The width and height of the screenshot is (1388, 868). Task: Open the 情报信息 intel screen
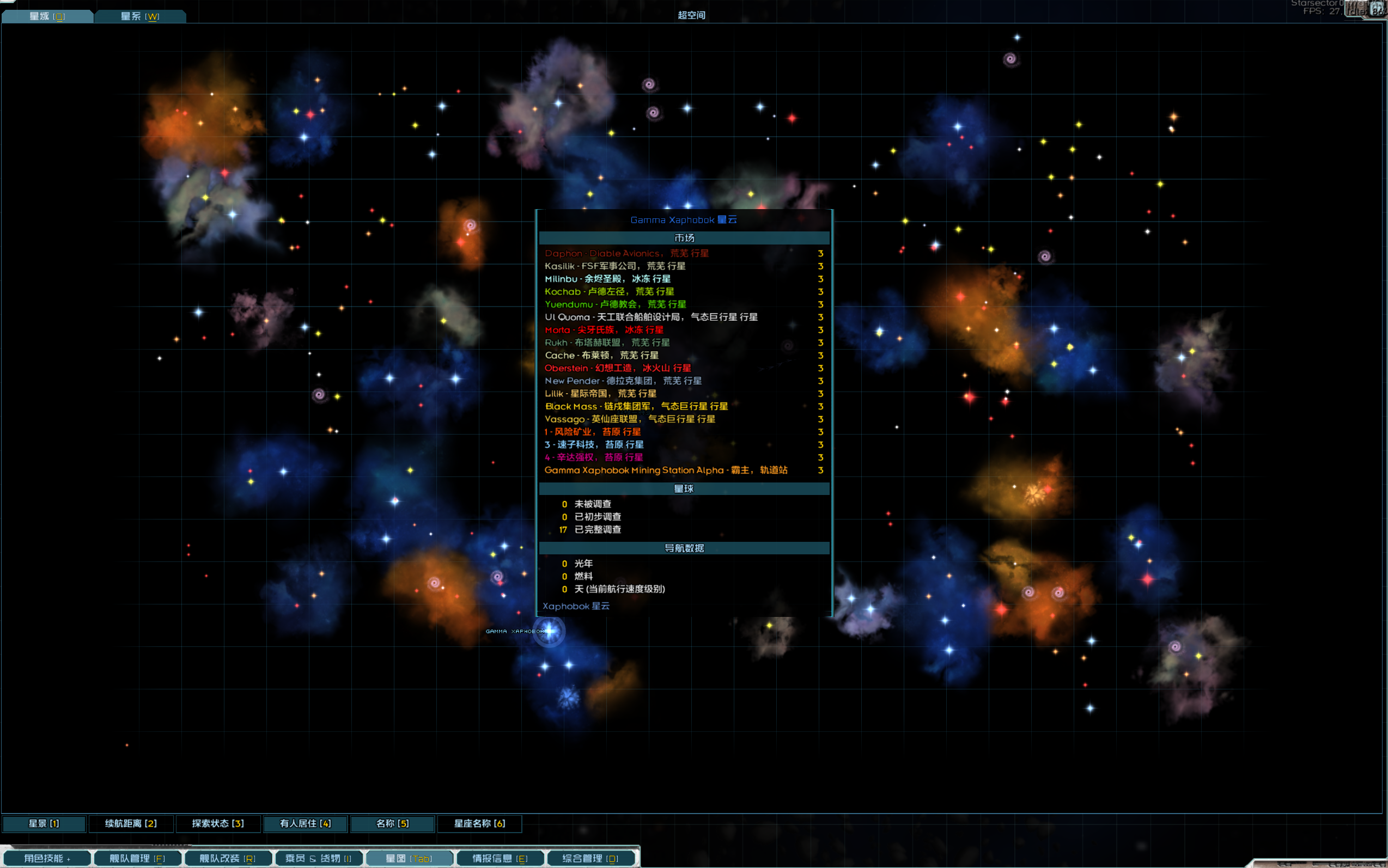(x=500, y=858)
